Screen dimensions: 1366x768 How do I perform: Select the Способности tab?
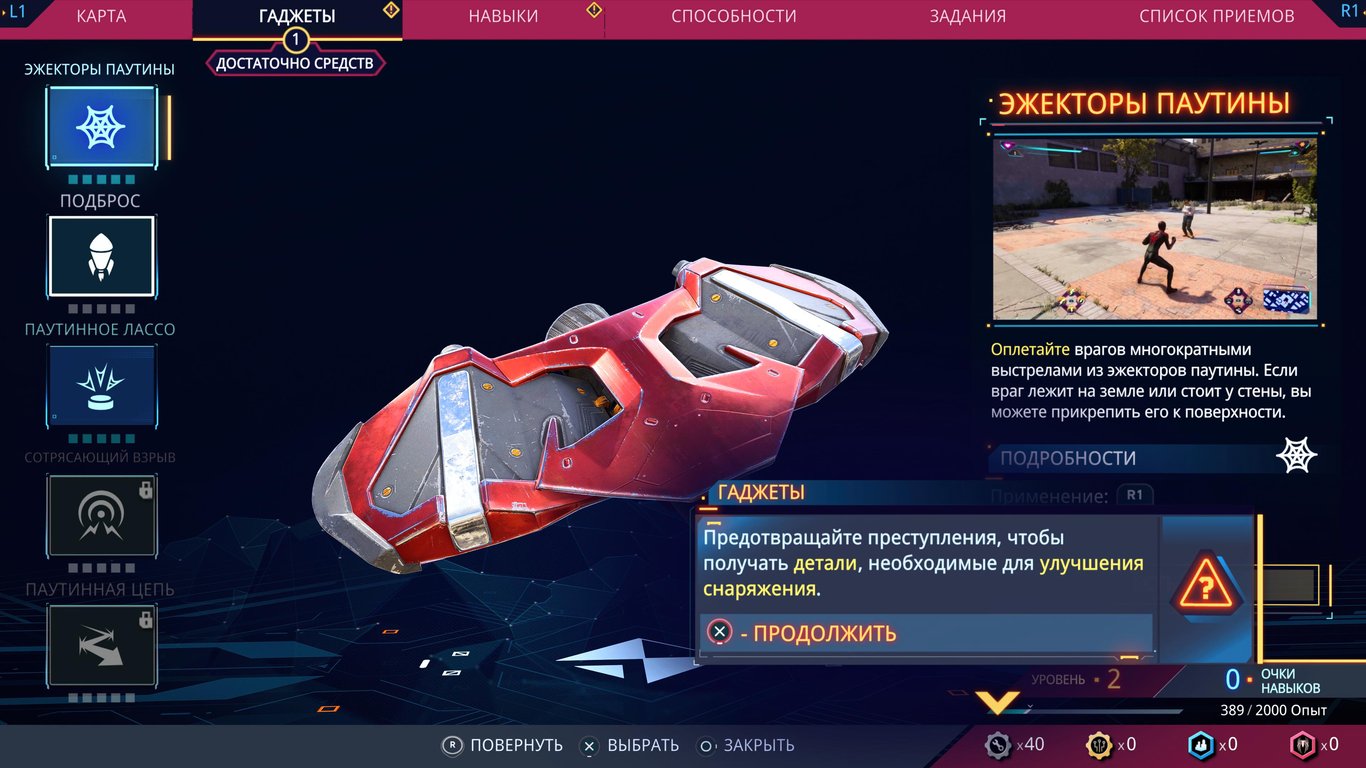tap(734, 17)
